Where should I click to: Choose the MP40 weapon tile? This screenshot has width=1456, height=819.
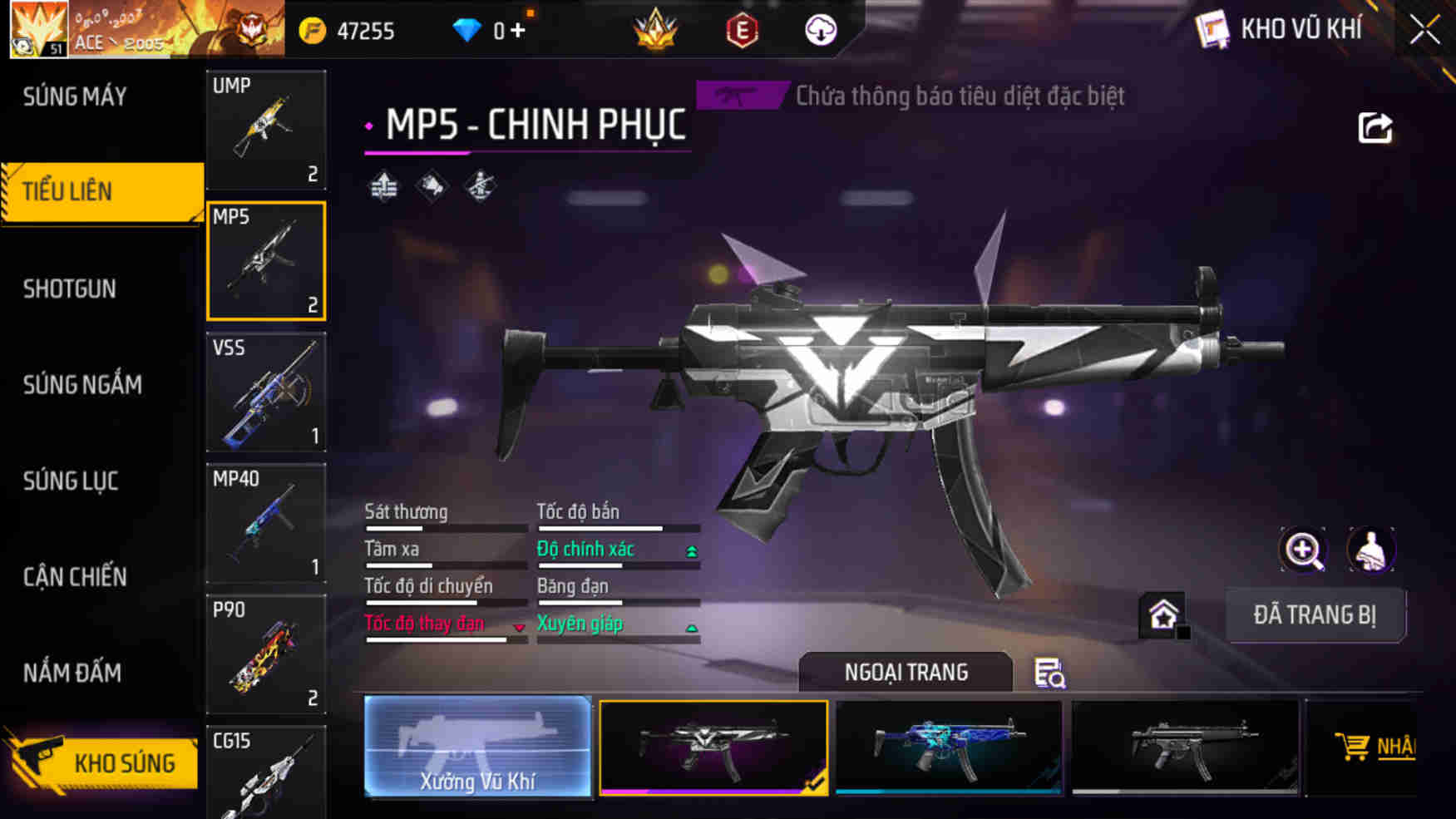tap(266, 523)
